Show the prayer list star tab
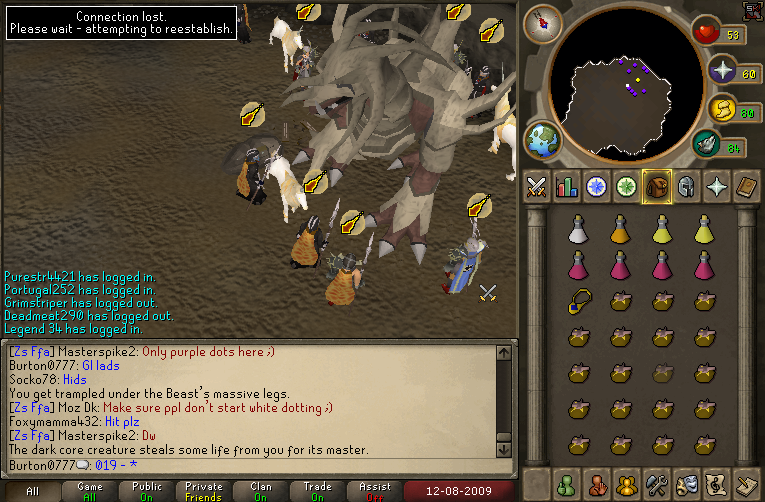The height and width of the screenshot is (502, 765). pos(717,187)
